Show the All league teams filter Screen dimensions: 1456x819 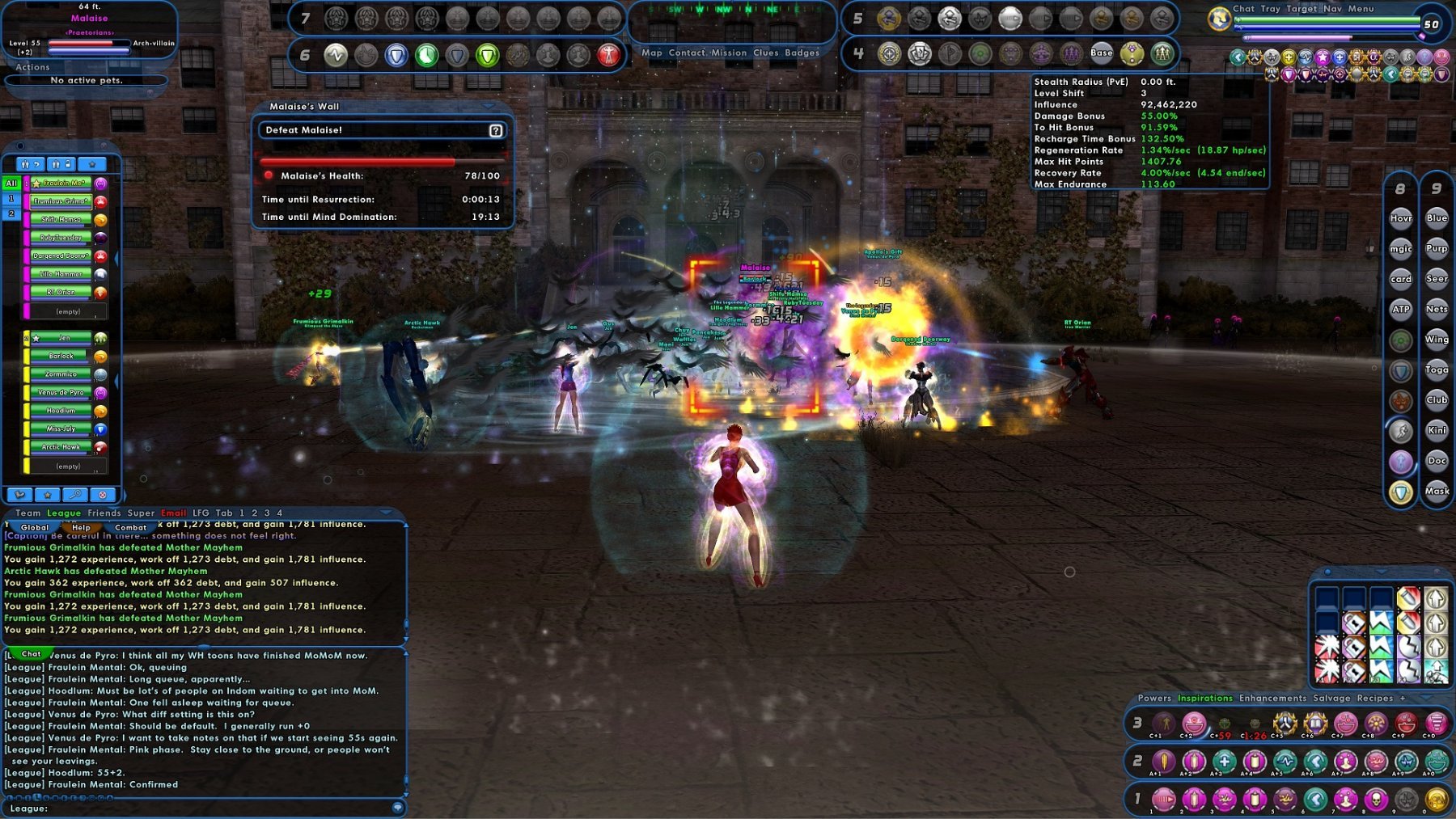[x=11, y=184]
